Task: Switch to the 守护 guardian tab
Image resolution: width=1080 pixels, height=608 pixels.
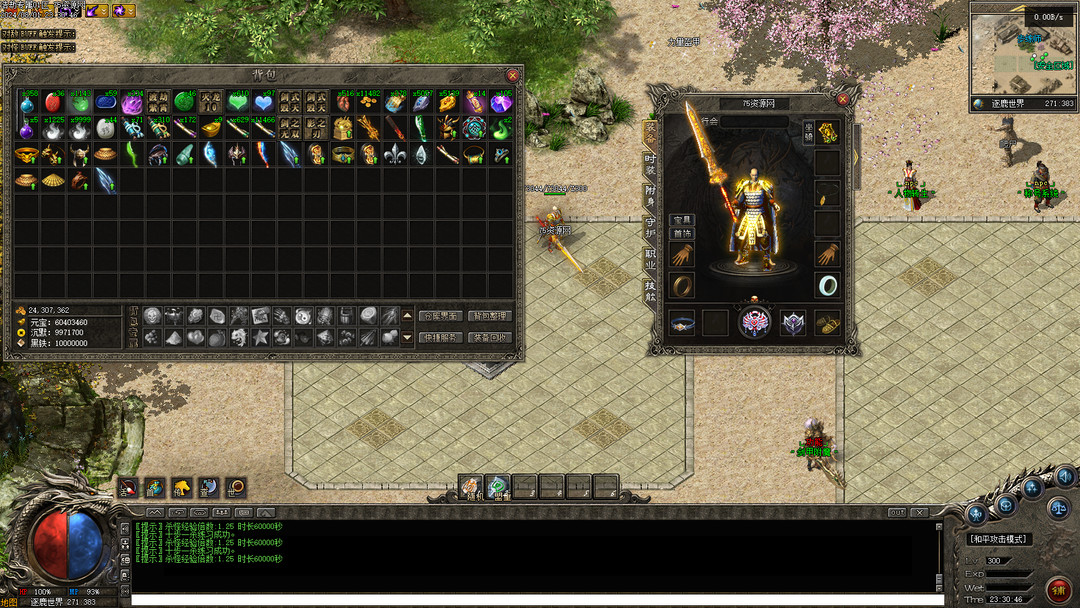Action: [650, 227]
